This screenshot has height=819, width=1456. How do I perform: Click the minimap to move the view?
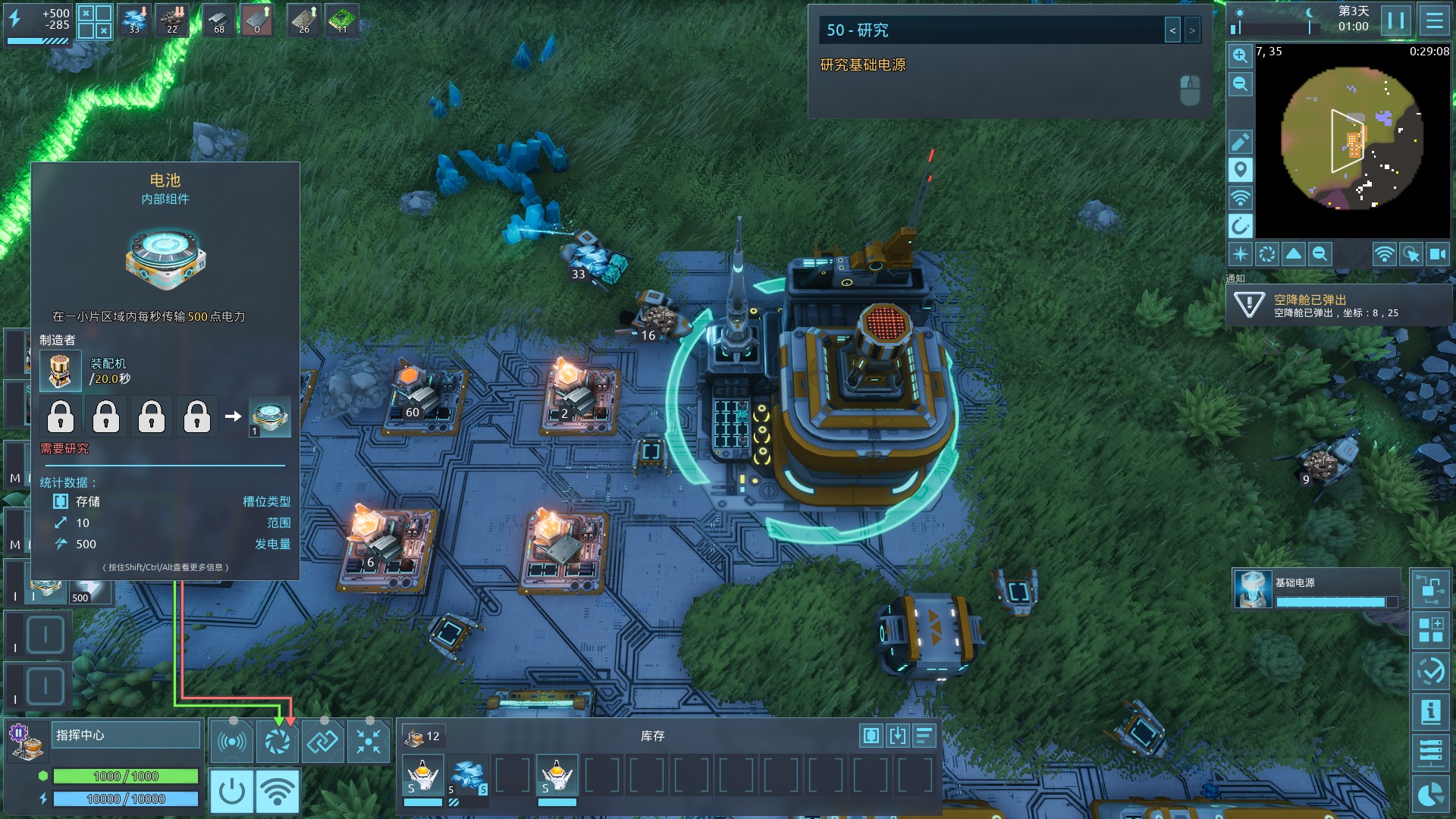[x=1352, y=139]
